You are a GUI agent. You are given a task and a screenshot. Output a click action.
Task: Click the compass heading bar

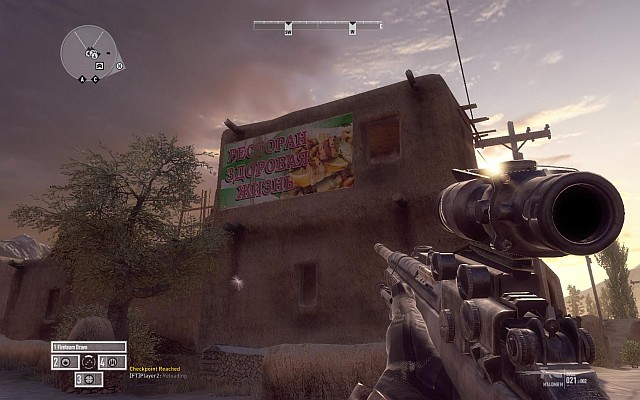tap(317, 25)
